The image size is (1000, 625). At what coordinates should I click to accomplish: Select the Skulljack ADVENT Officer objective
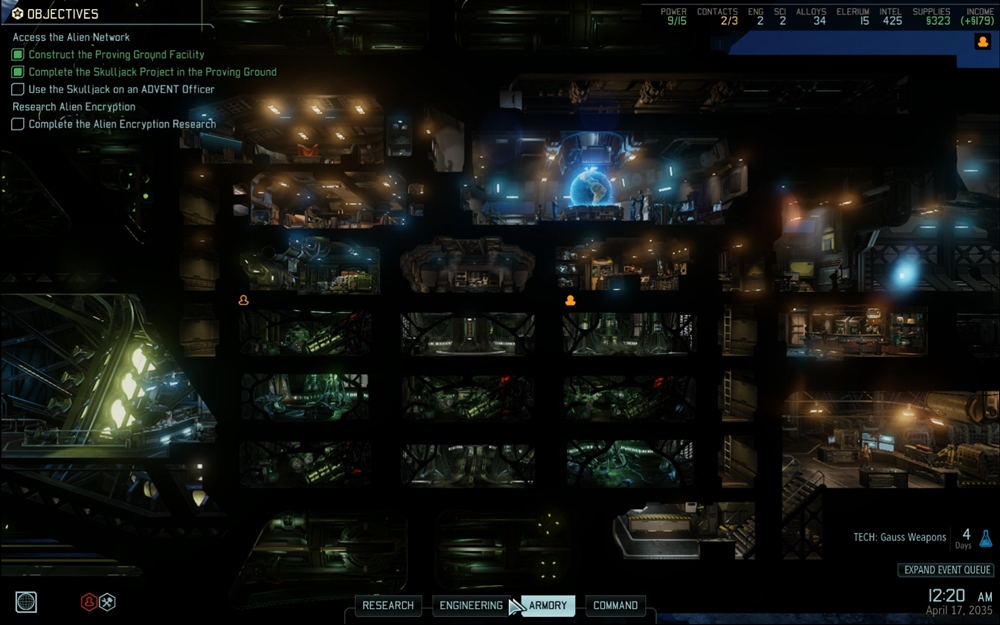tap(121, 89)
